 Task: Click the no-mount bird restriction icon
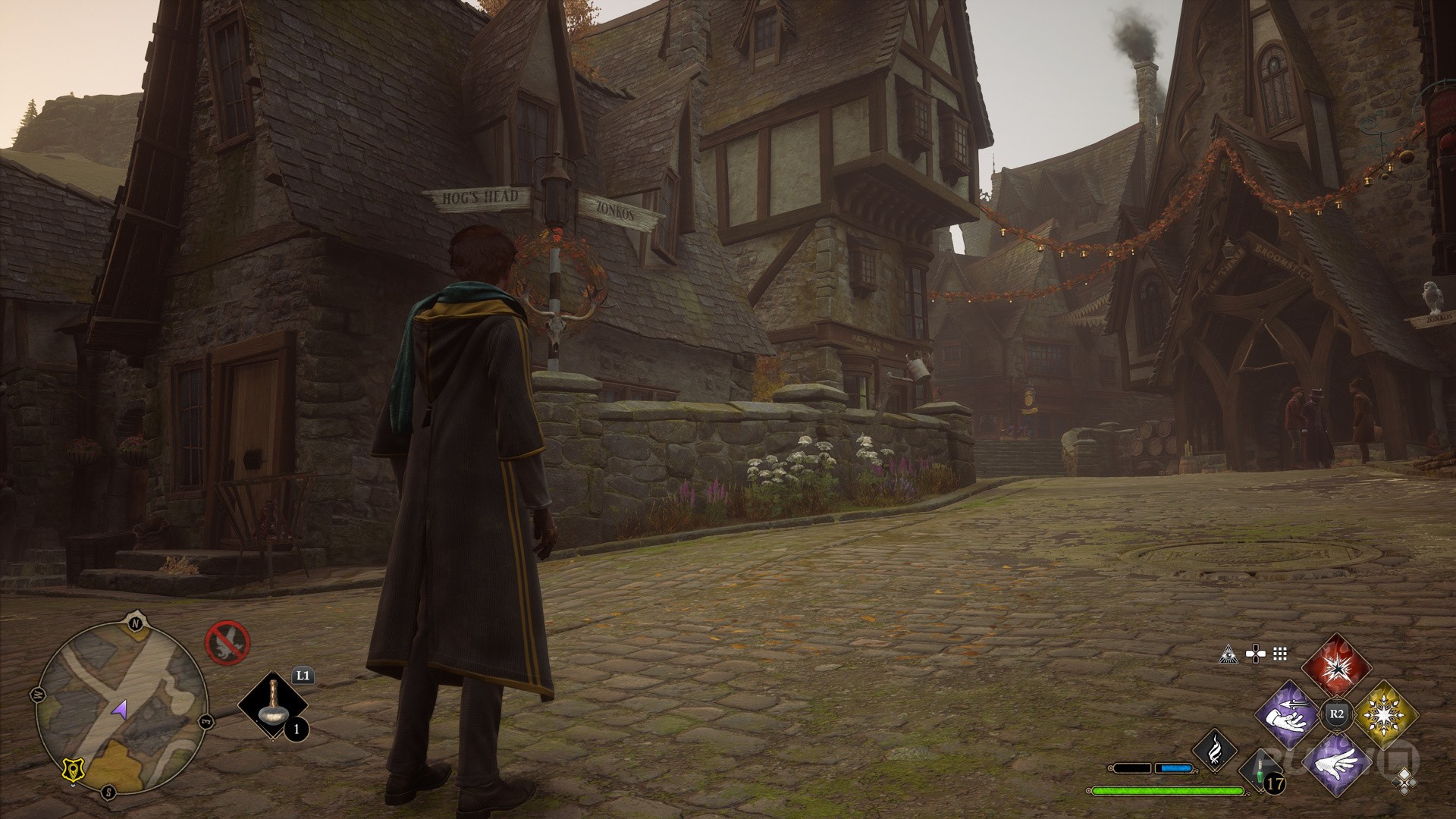coord(227,642)
